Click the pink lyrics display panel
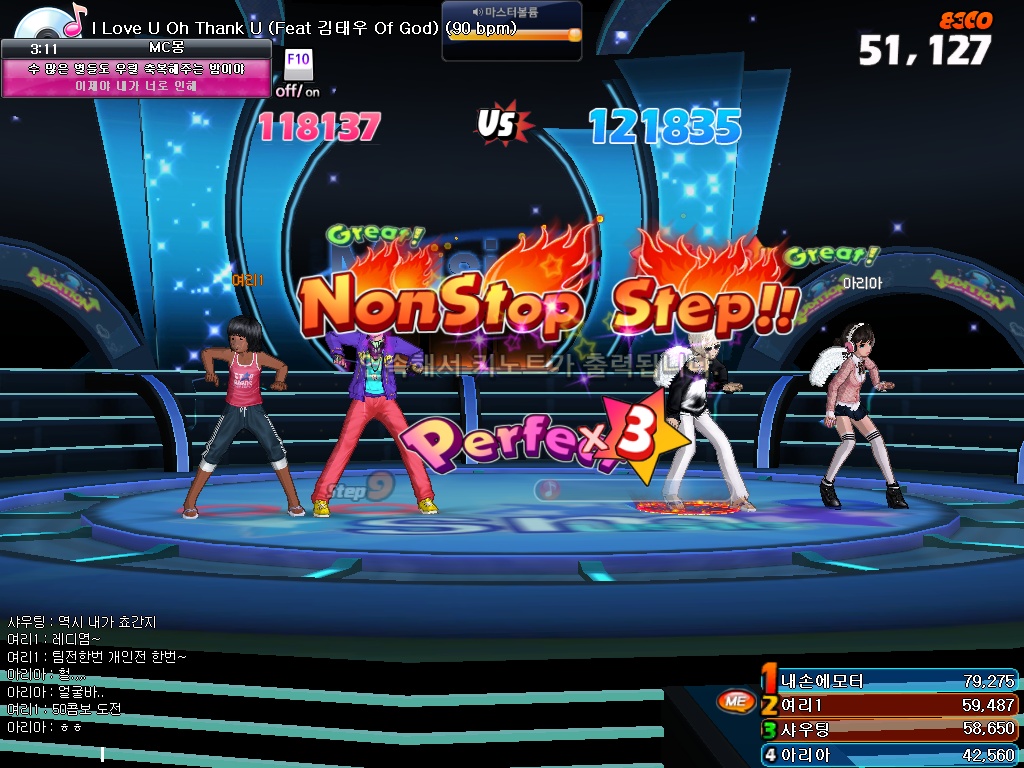The height and width of the screenshot is (768, 1024). tap(137, 77)
